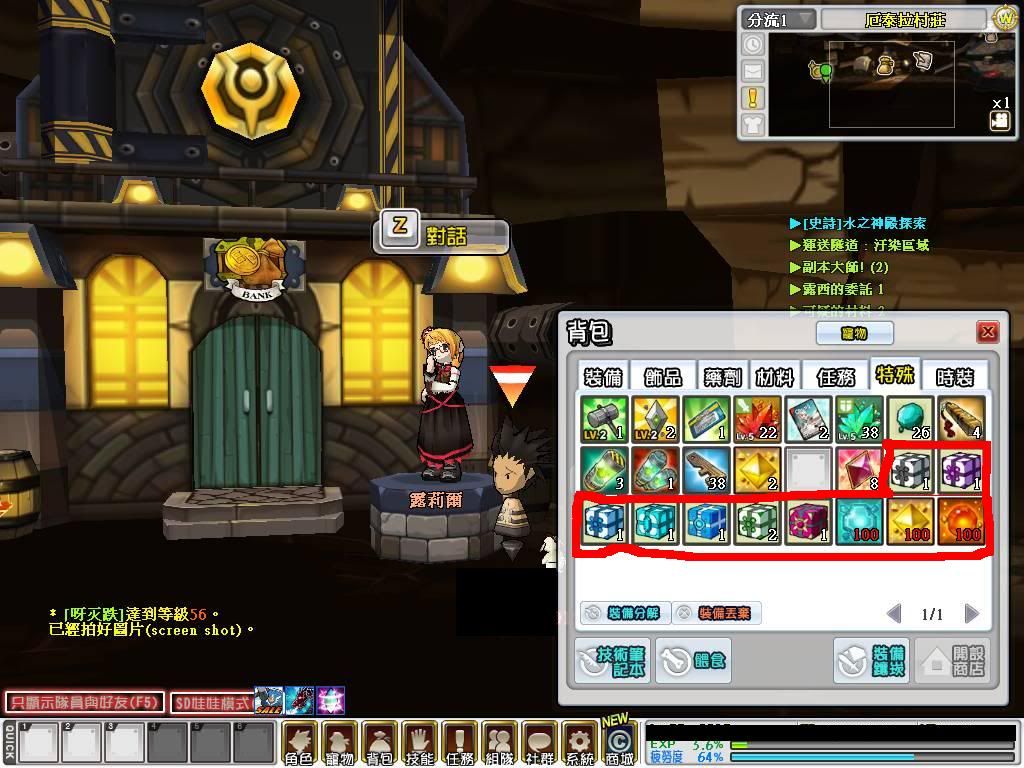Select the purple ribbon gift box

click(960, 470)
